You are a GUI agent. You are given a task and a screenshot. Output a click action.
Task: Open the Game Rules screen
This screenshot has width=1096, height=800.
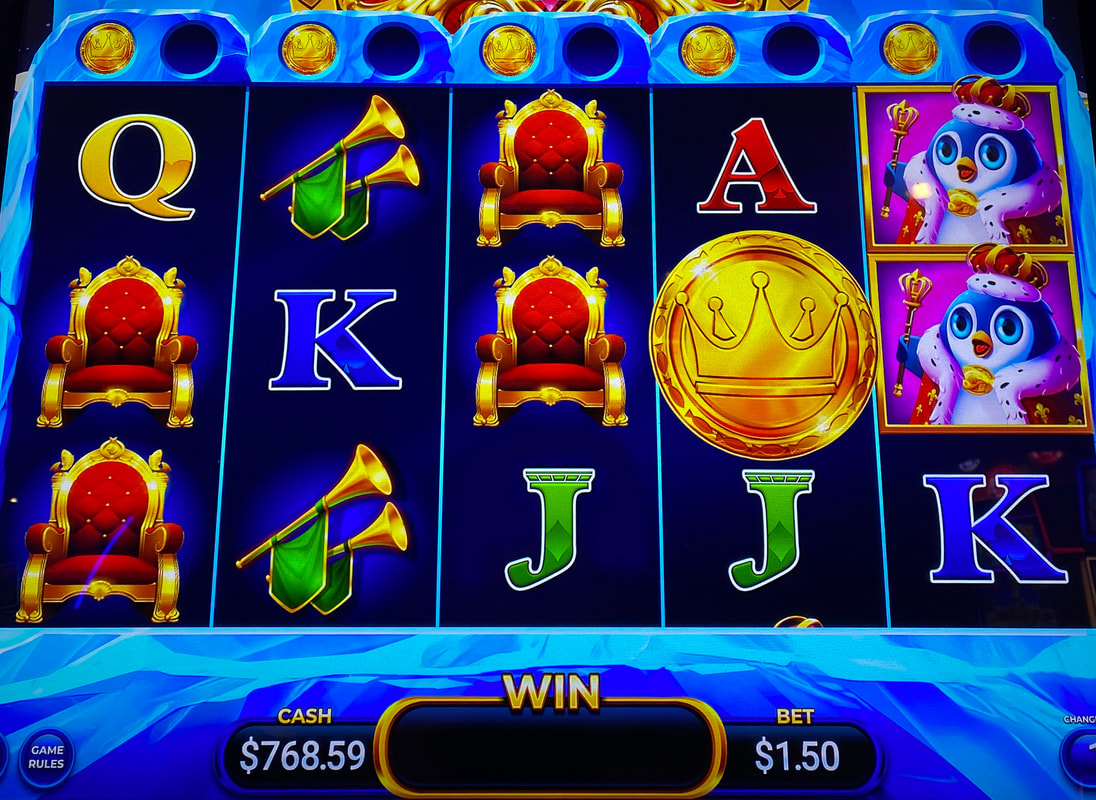click(x=47, y=757)
